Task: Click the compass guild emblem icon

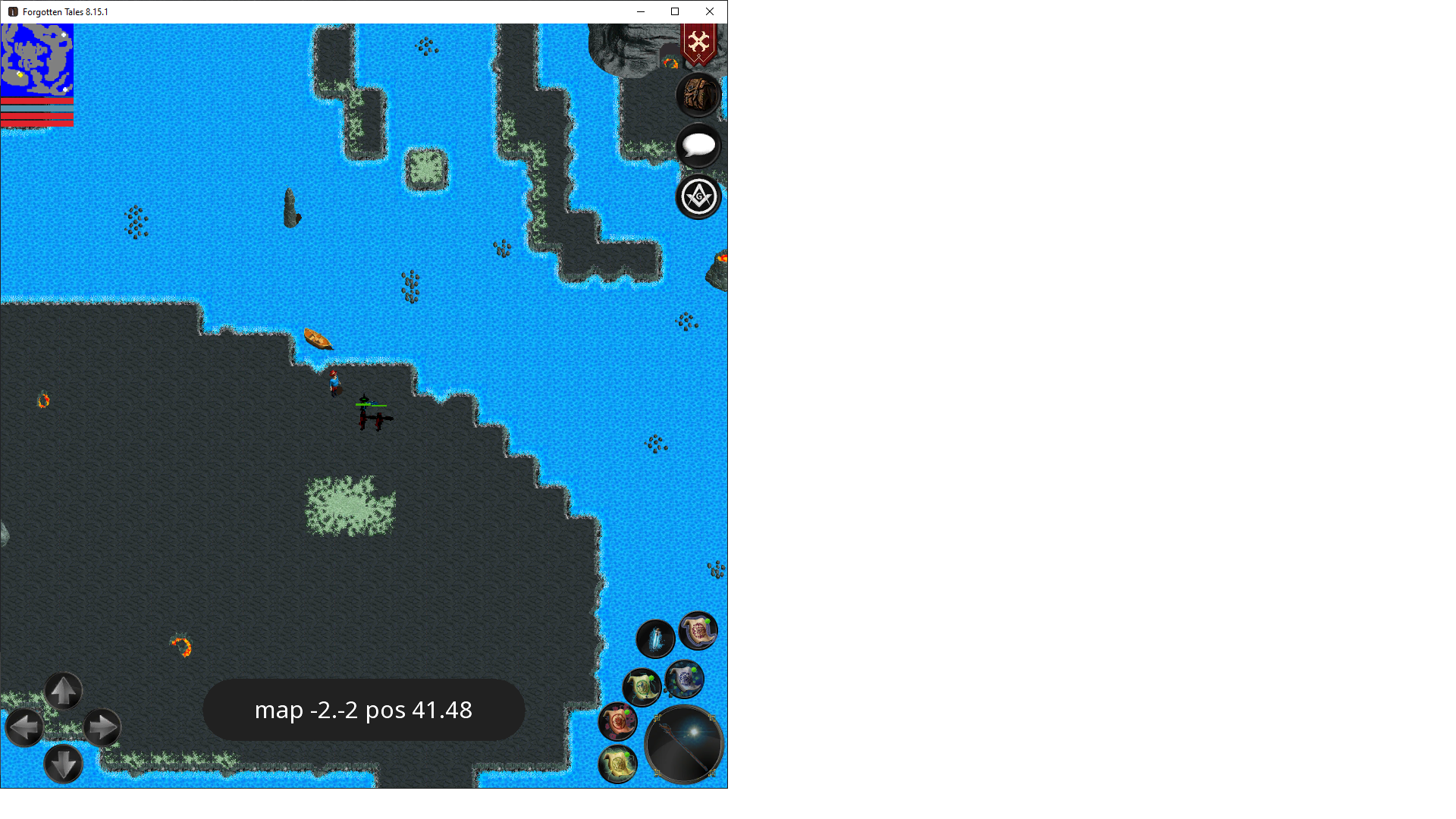Action: click(698, 196)
